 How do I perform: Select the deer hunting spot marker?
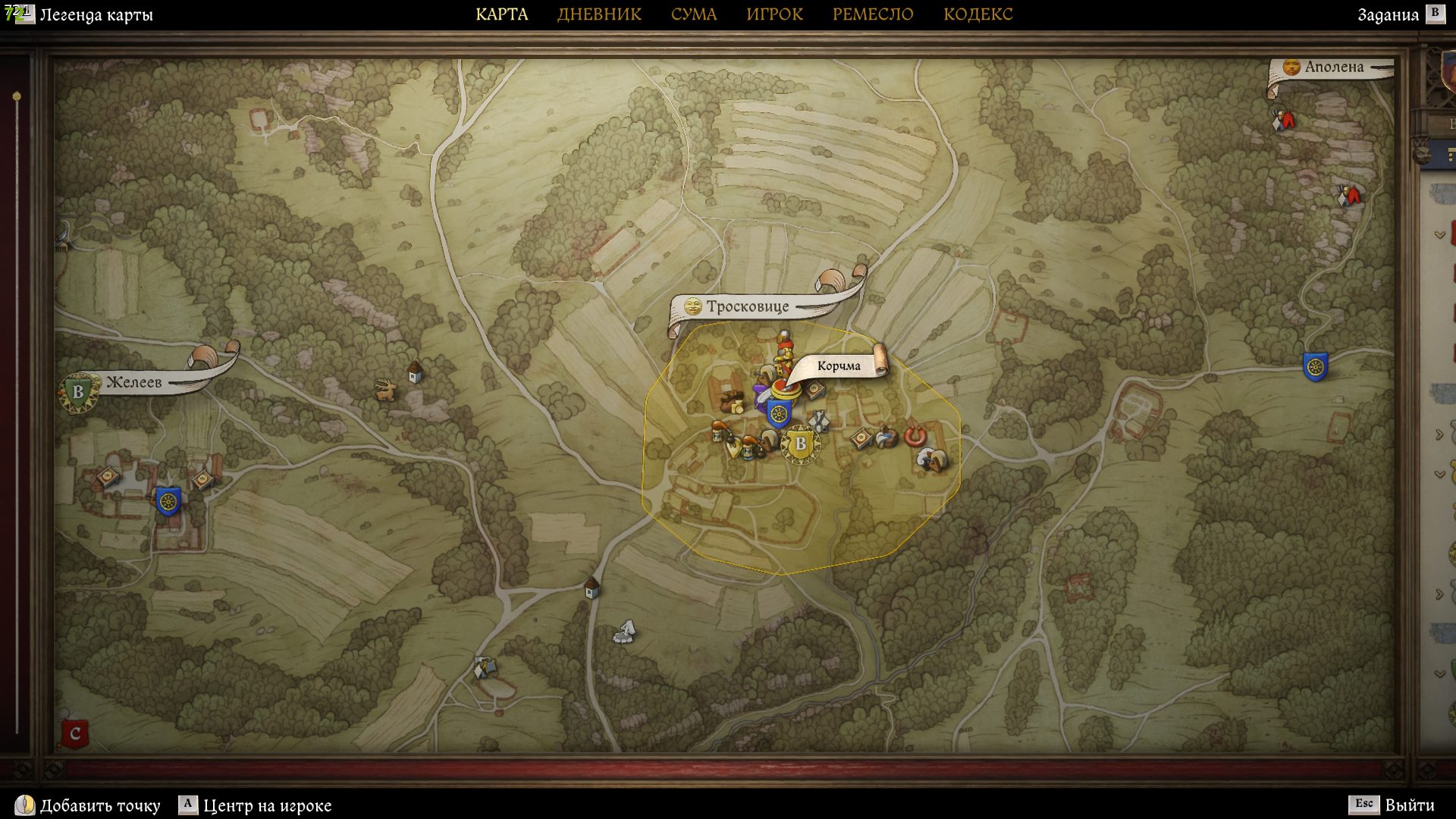(x=386, y=391)
